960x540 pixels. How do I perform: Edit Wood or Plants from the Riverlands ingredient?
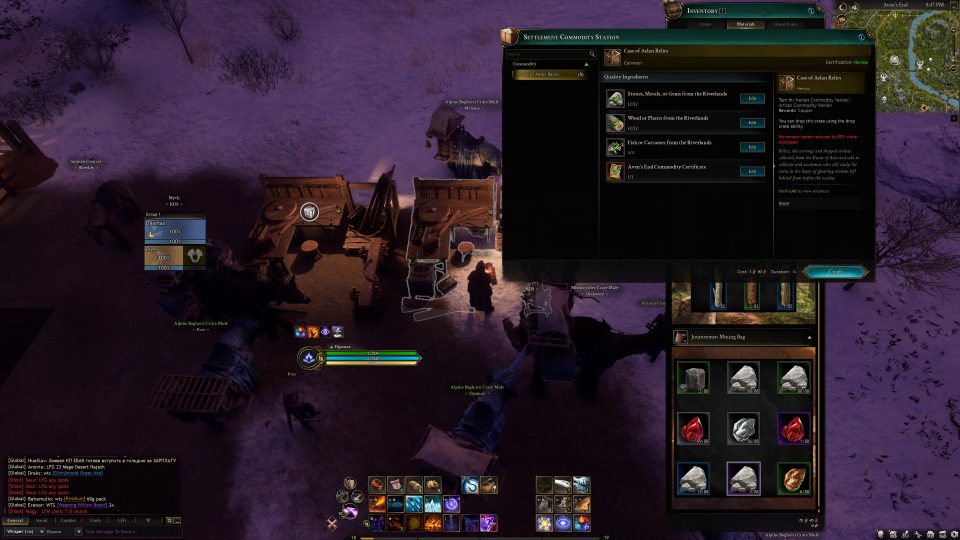752,123
